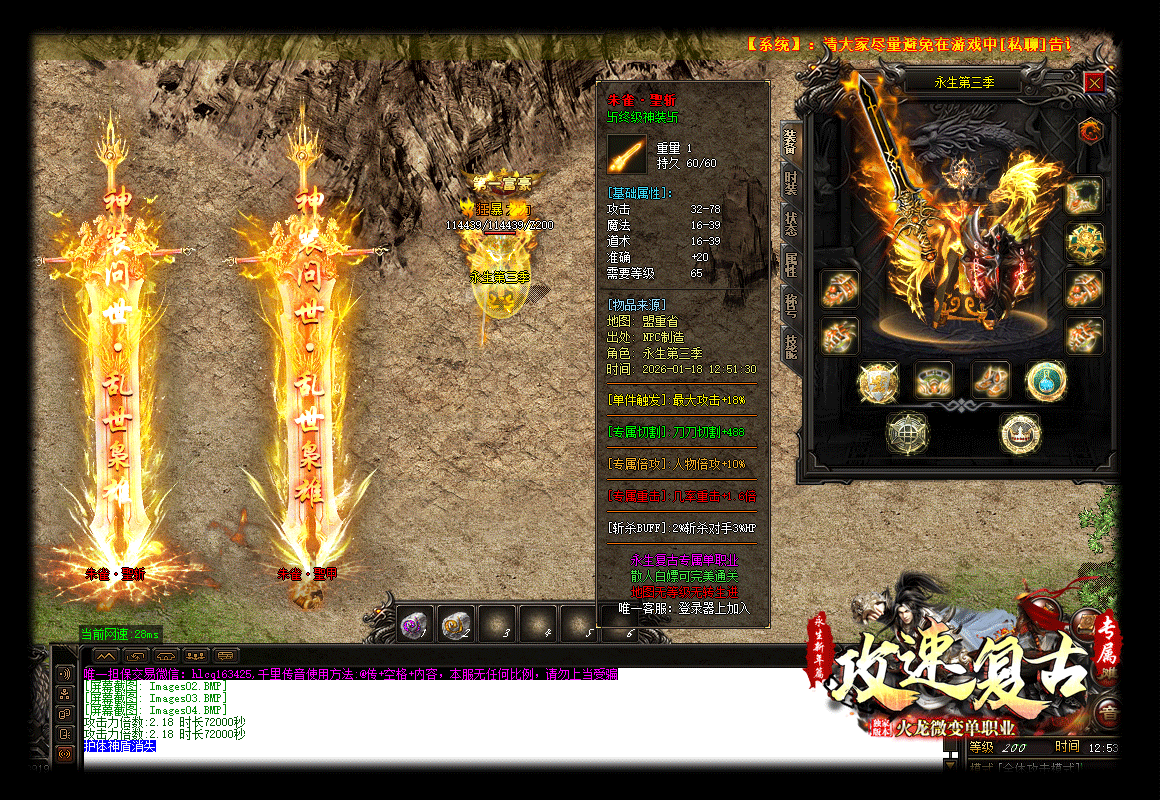Click the blue potion flask slot
This screenshot has height=800, width=1160.
[x=1046, y=381]
